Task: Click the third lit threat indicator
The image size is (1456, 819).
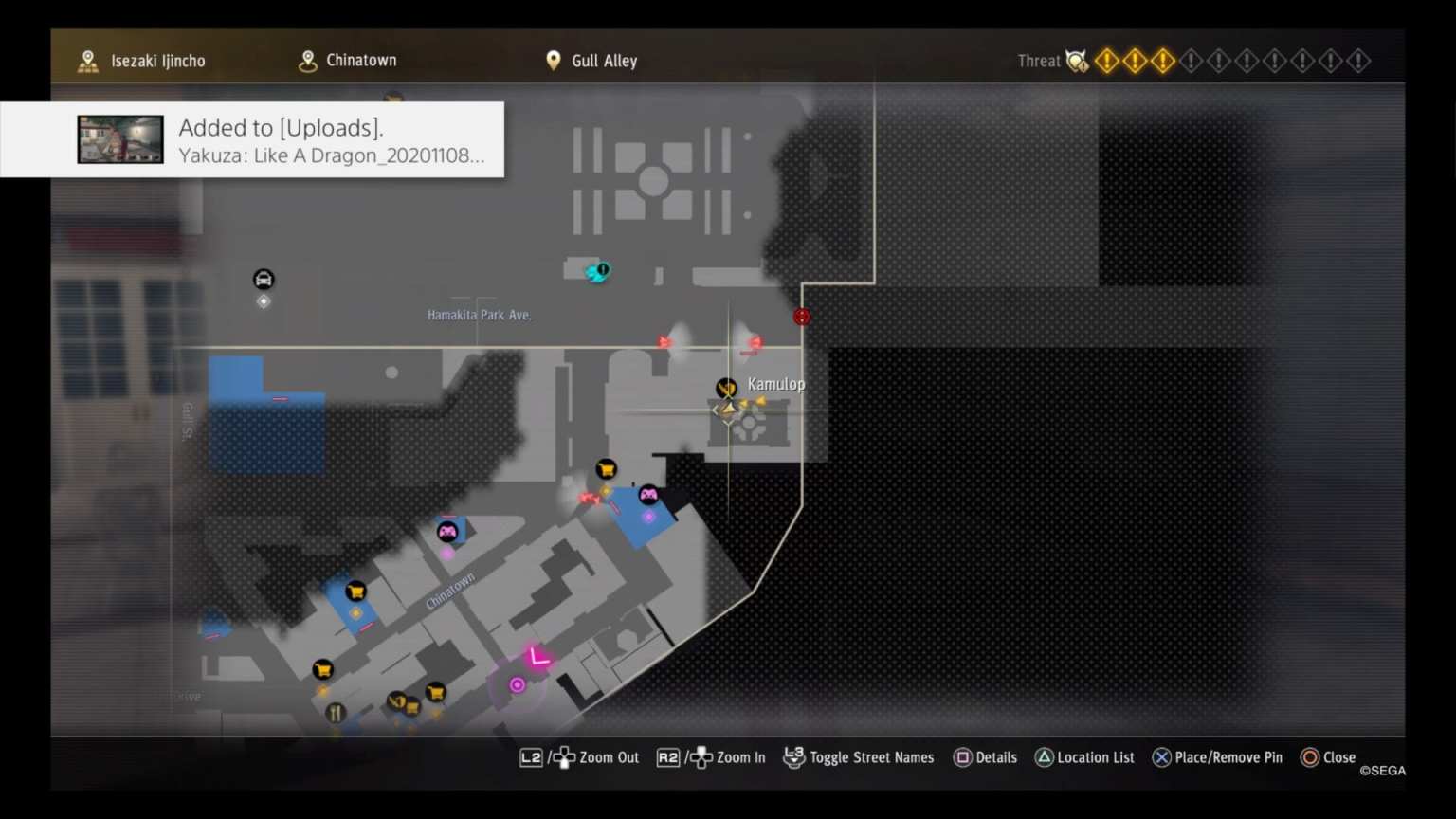Action: point(1163,60)
